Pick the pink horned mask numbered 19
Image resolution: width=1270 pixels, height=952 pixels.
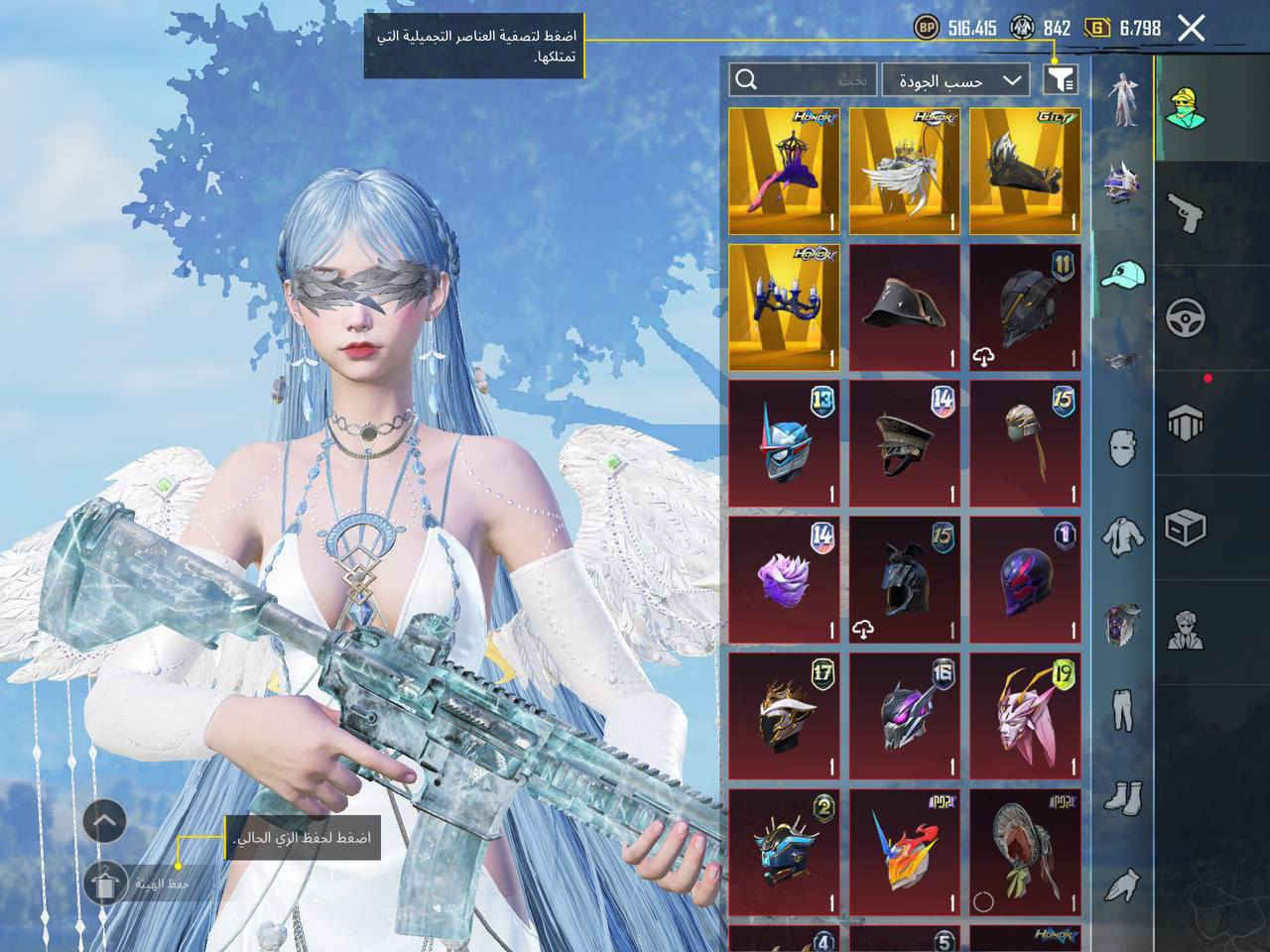(1024, 715)
